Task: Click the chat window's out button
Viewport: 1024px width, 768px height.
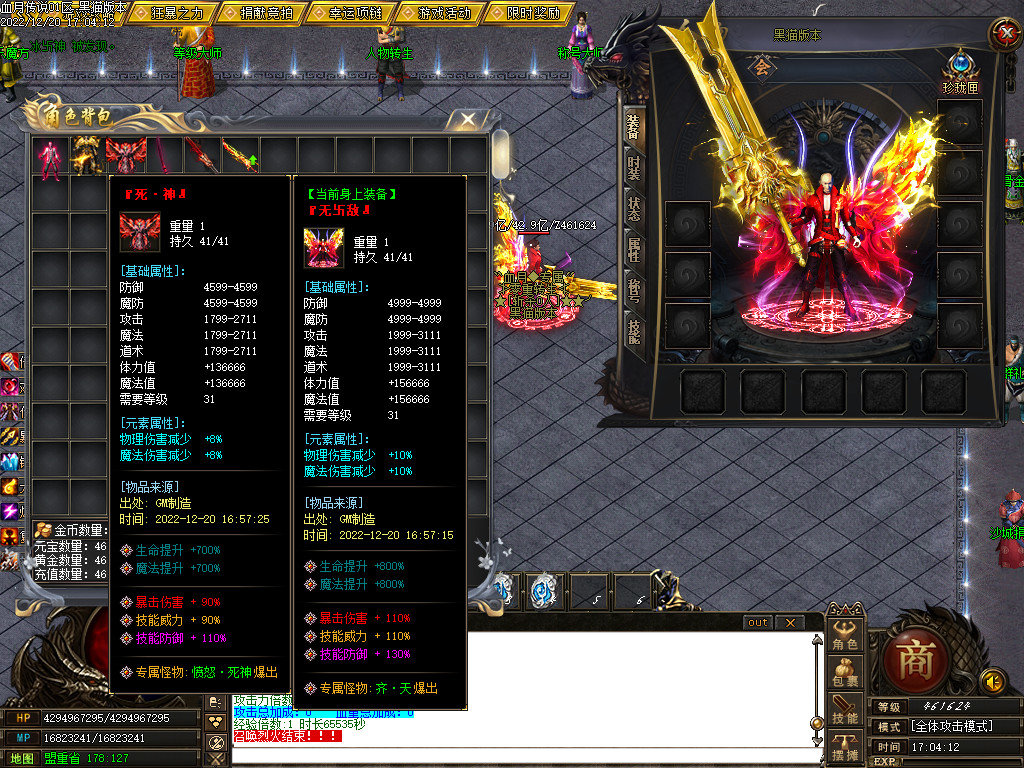Action: (758, 623)
